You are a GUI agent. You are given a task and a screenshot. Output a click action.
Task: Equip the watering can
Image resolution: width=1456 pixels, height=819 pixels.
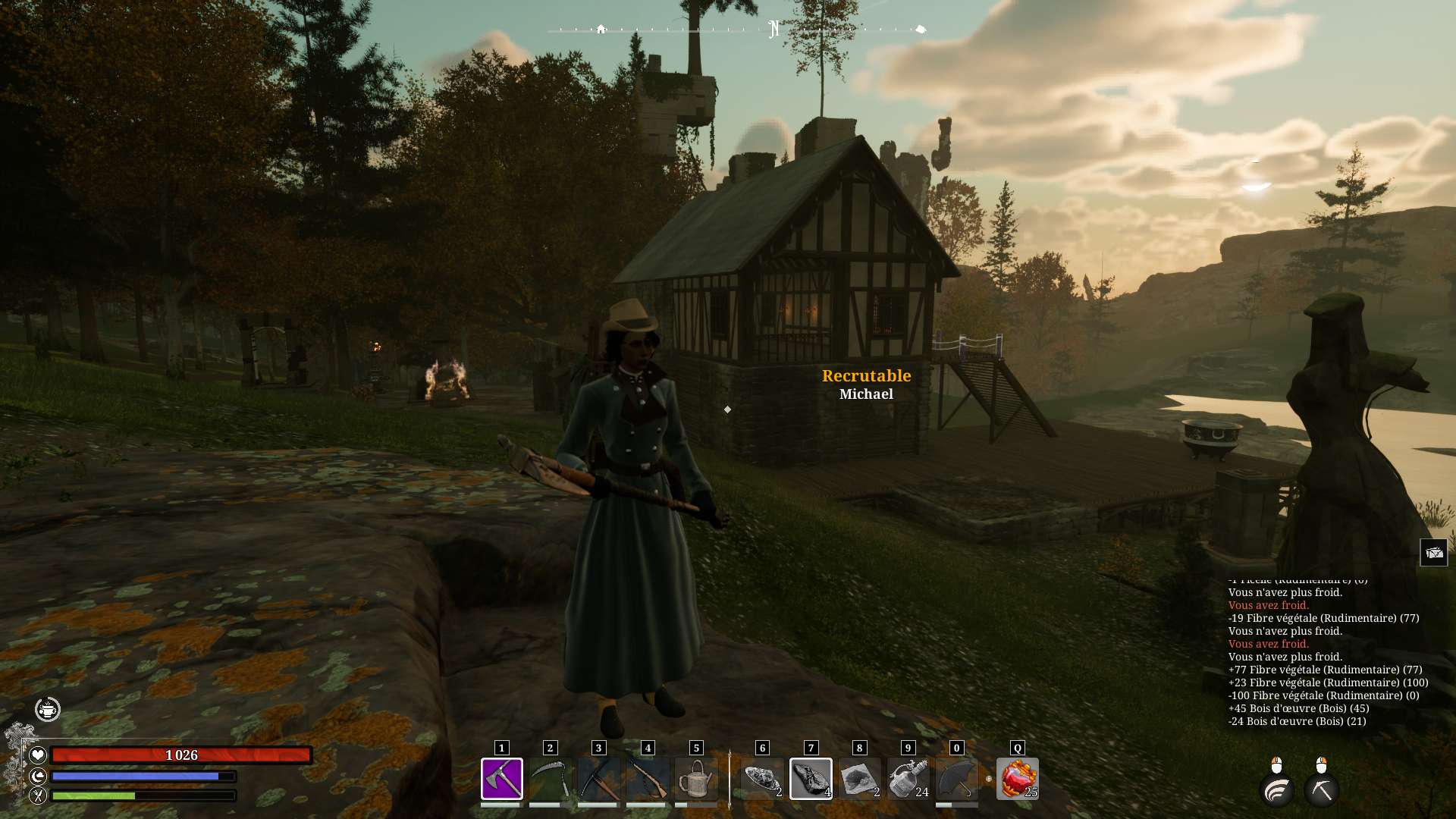(x=695, y=778)
